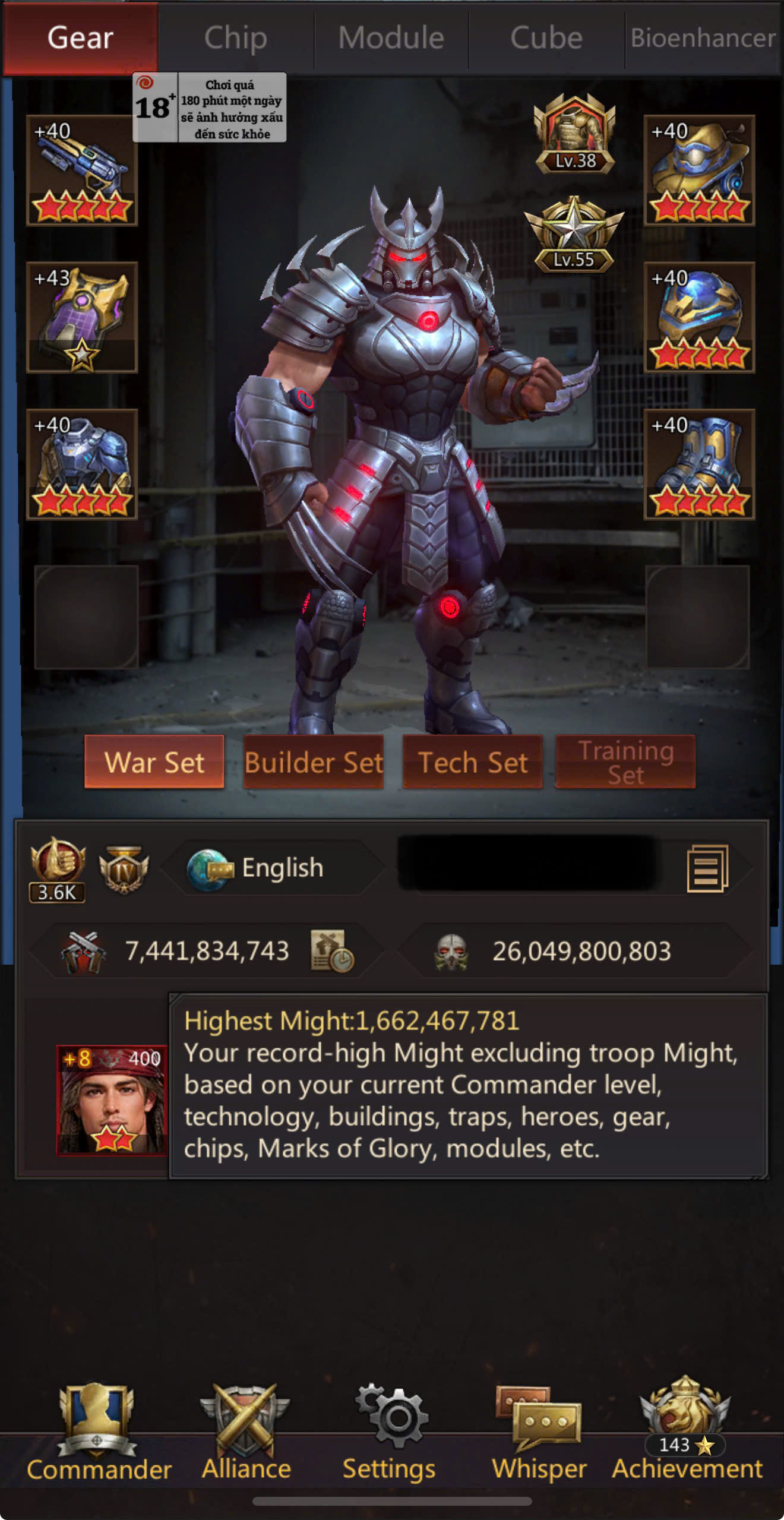Select the Gear tab
The height and width of the screenshot is (1520, 784).
tap(80, 38)
